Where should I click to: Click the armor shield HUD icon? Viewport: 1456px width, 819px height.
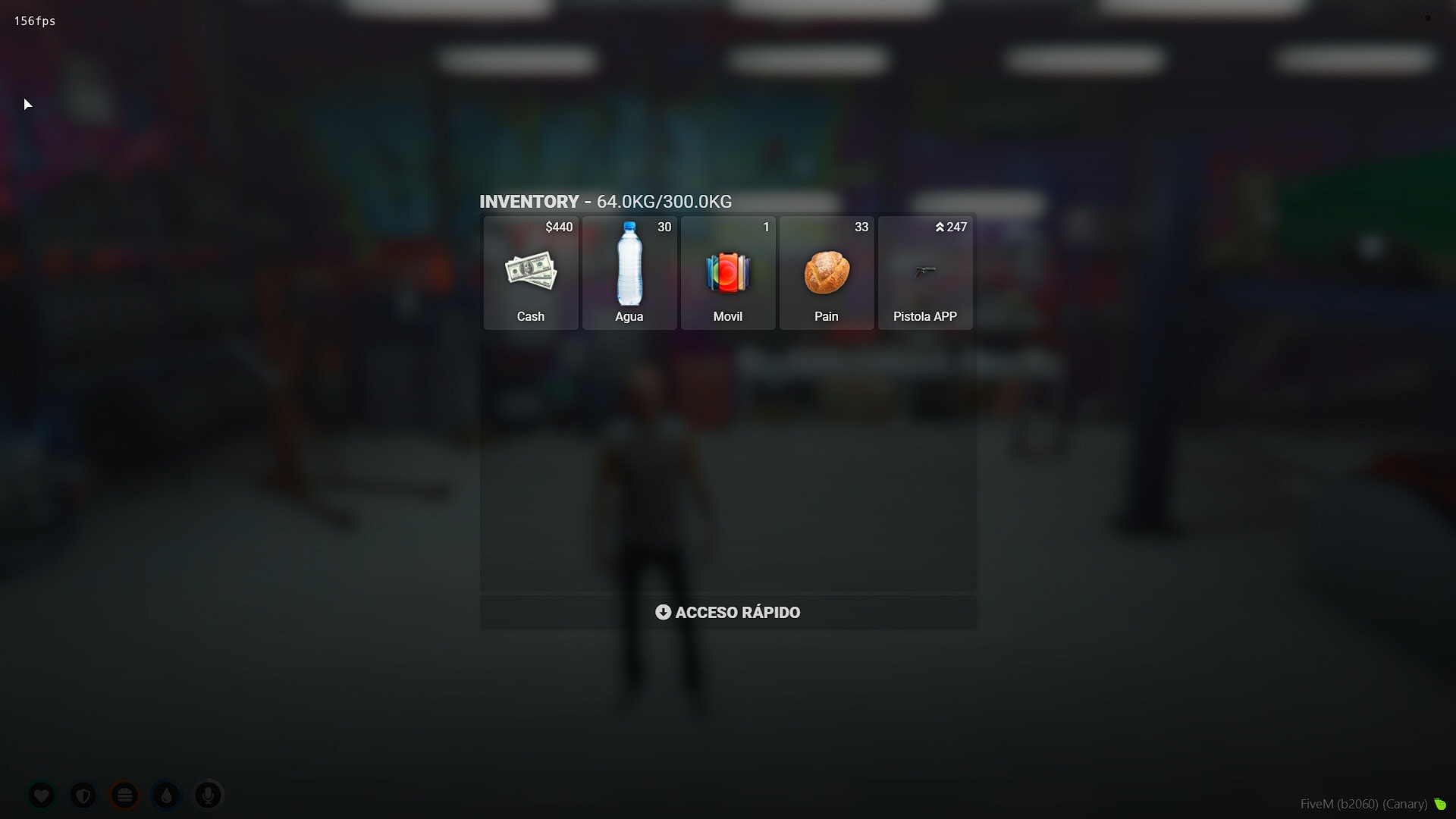point(83,795)
